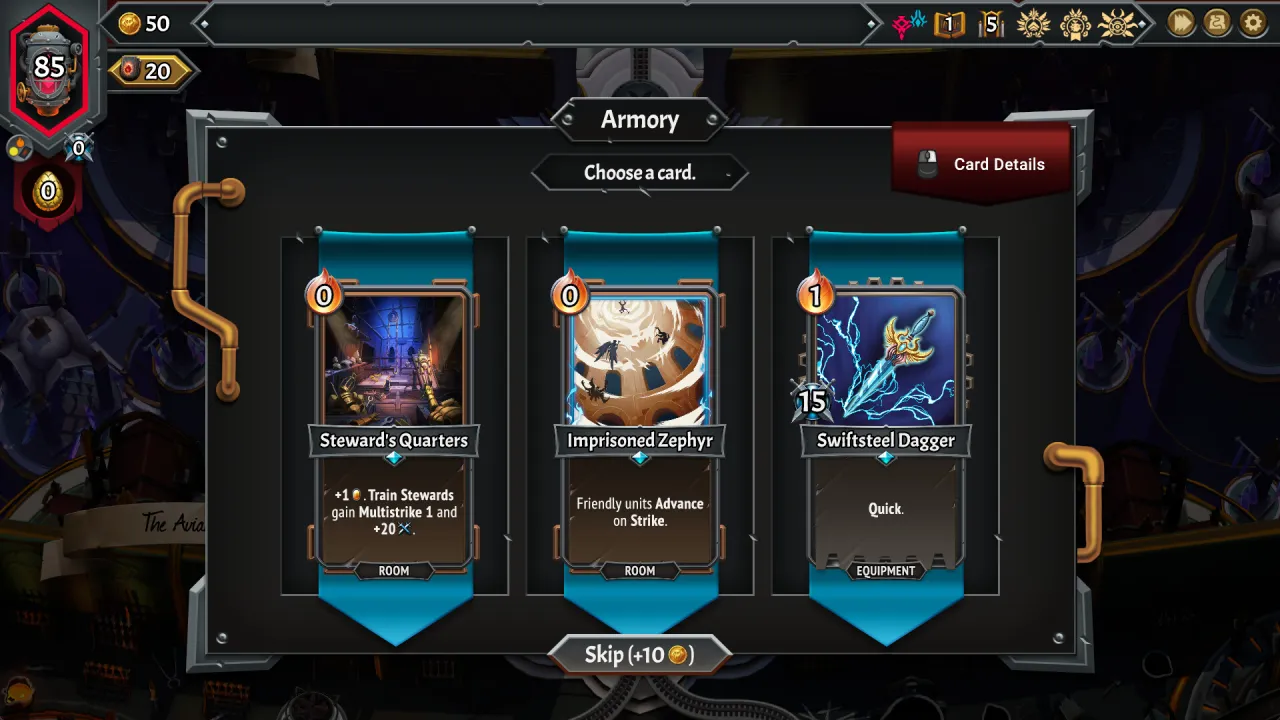Select the Swiftsteel Dagger equipment card
Viewport: 1280px width, 720px height.
click(x=885, y=420)
